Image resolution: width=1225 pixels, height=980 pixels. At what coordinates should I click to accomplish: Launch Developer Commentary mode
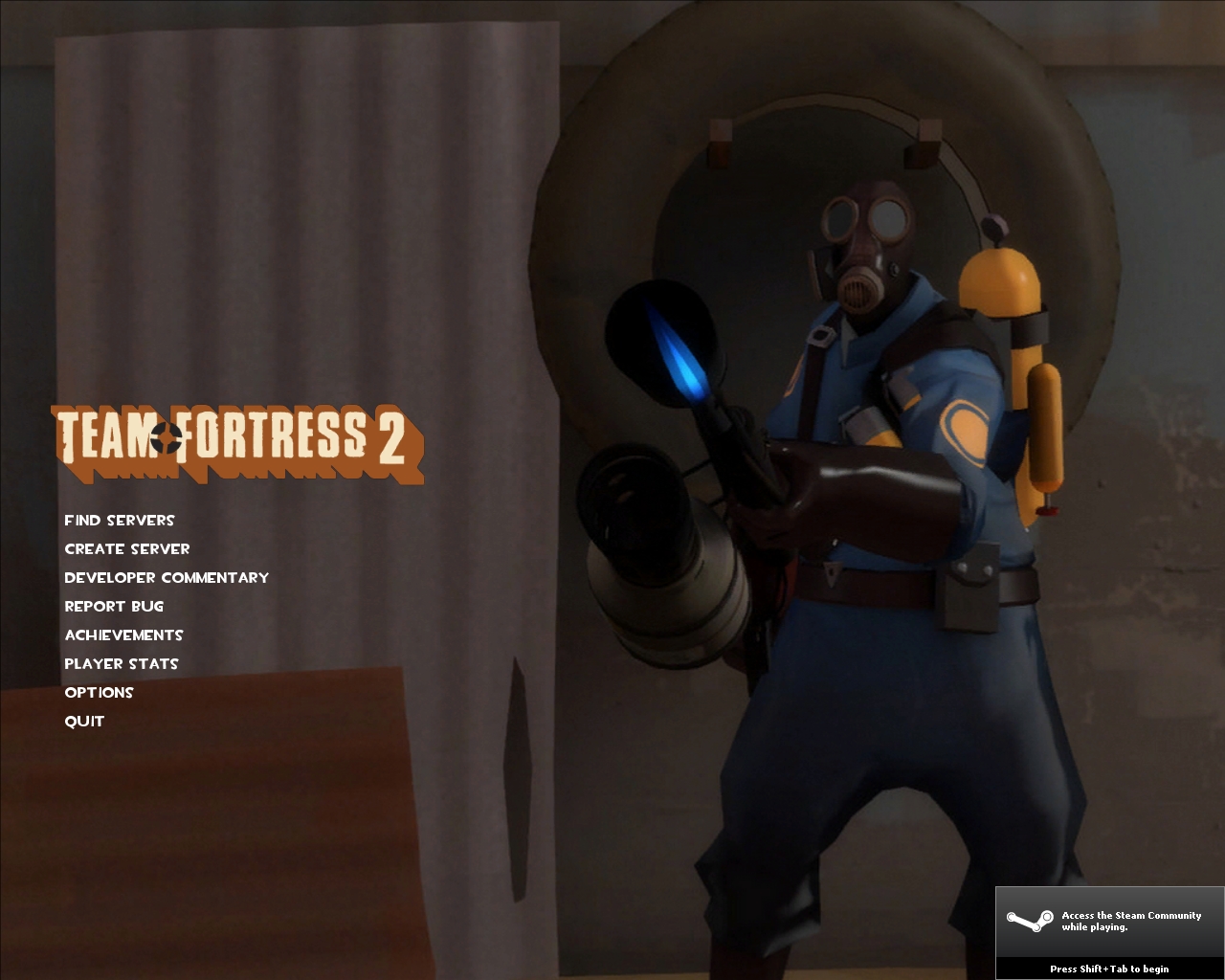[x=167, y=577]
